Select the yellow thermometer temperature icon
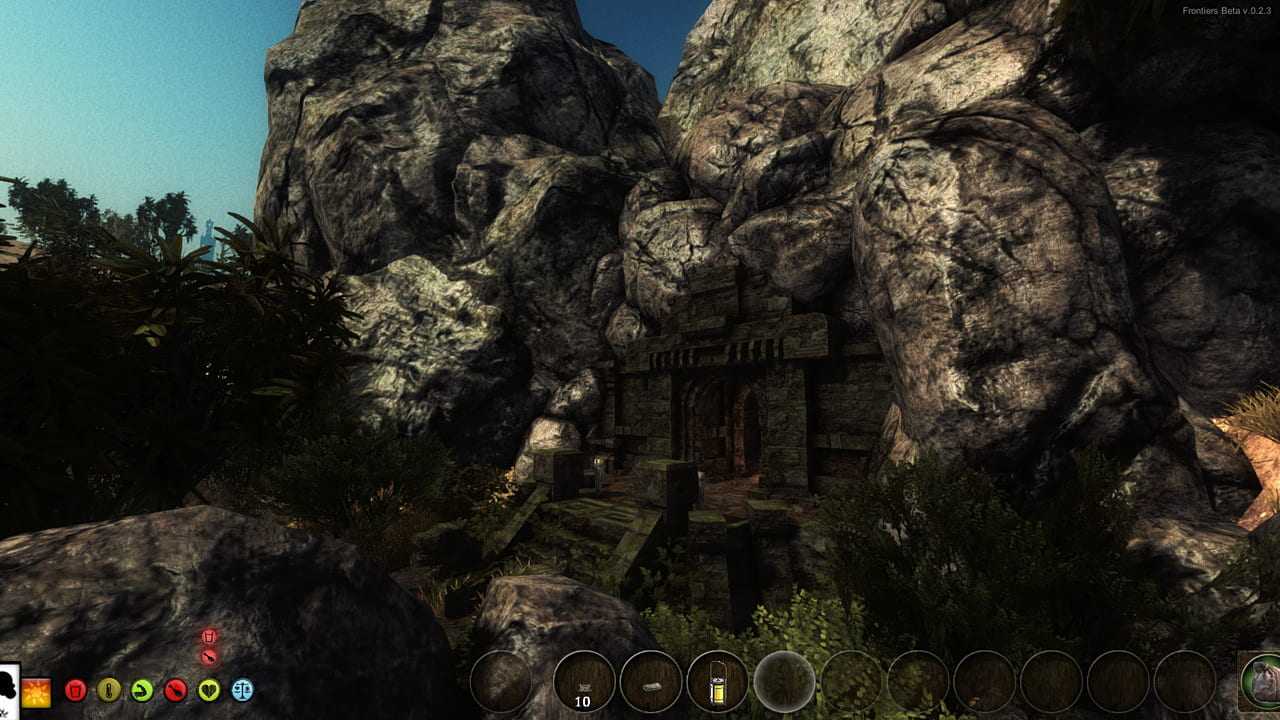This screenshot has width=1280, height=720. pos(108,690)
